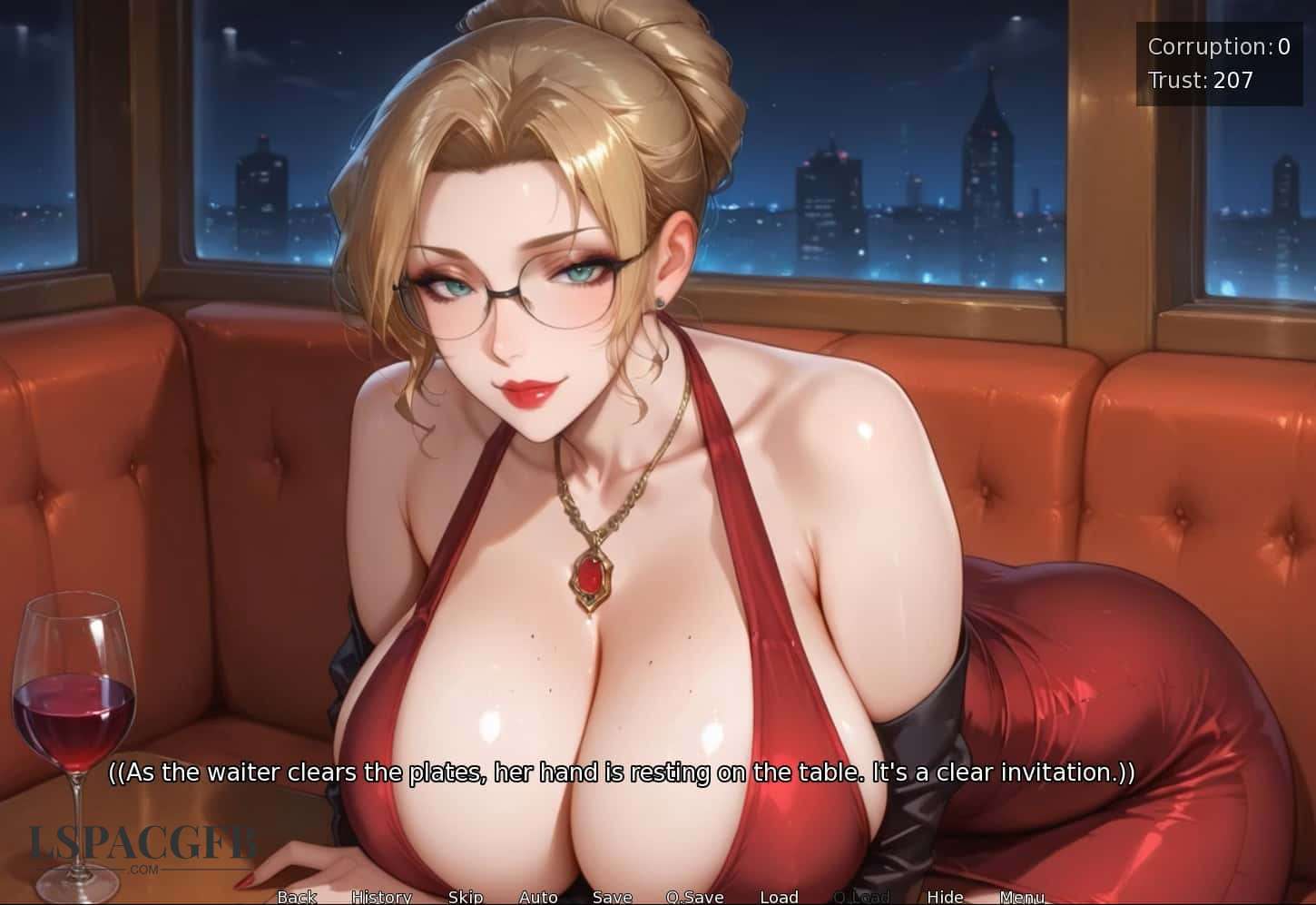Select the Auto option in the quick menu
The width and height of the screenshot is (1316, 905).
click(537, 897)
